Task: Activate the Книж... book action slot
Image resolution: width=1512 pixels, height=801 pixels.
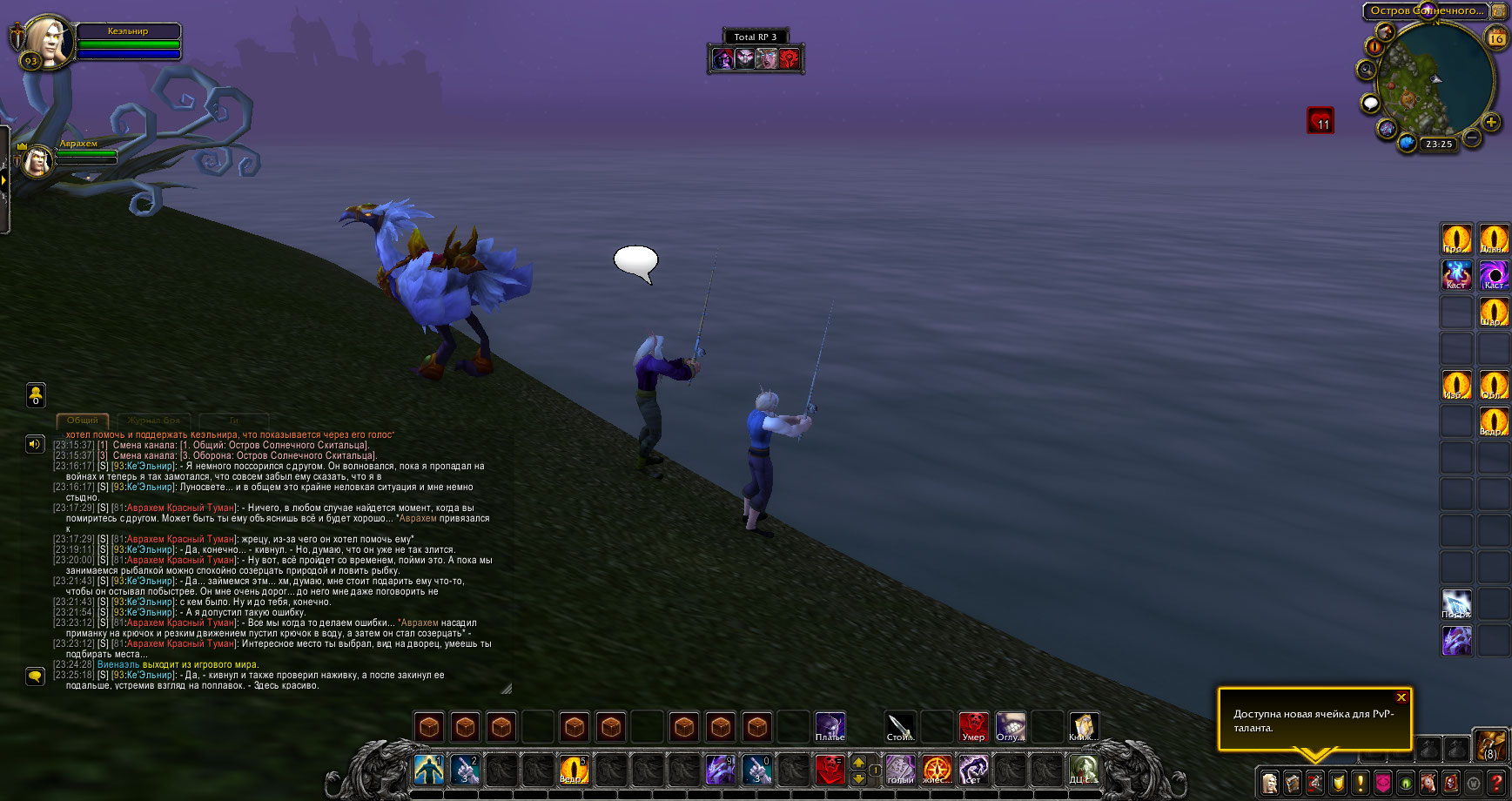Action: click(x=1081, y=726)
